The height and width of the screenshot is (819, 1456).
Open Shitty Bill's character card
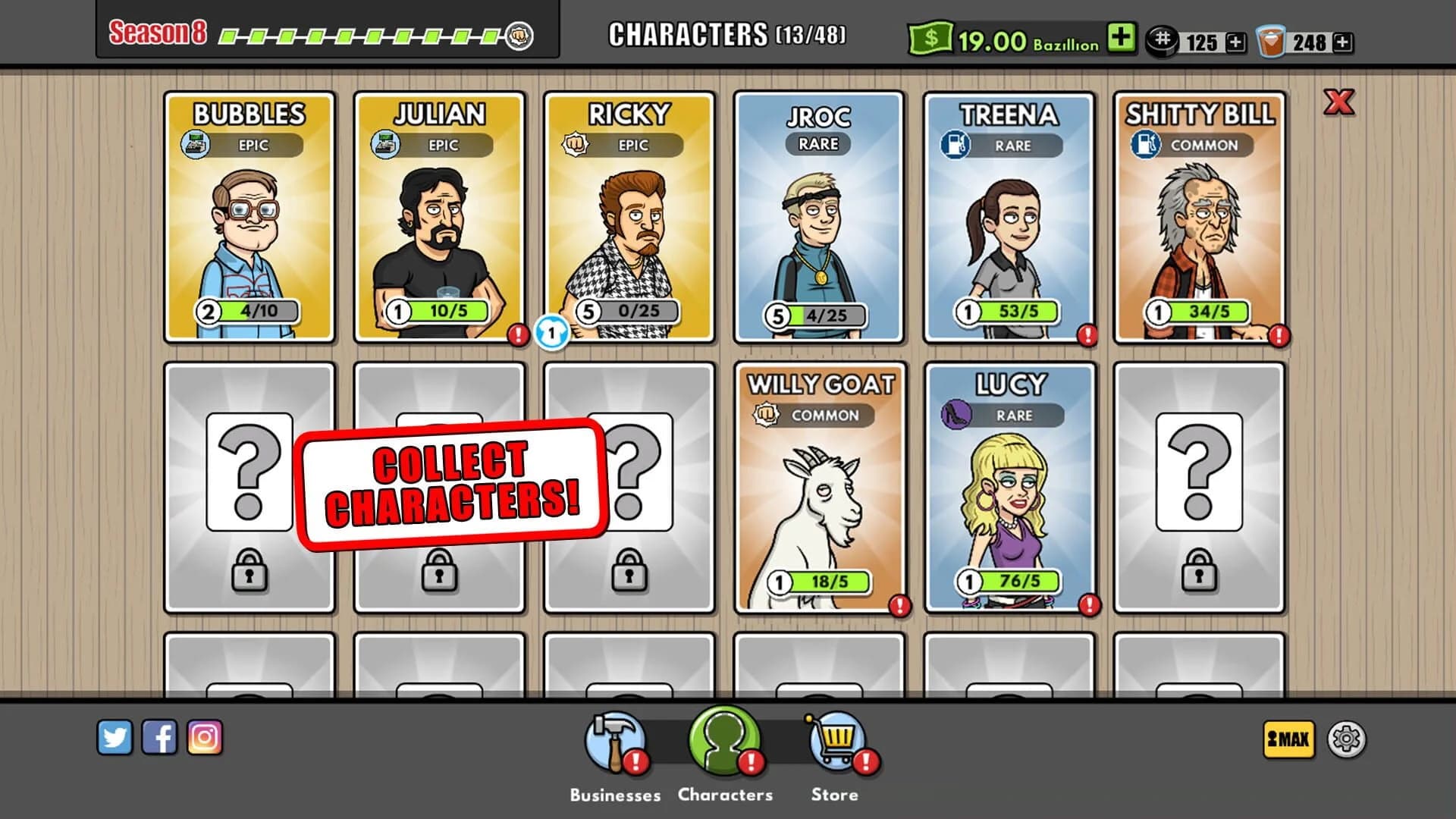pyautogui.click(x=1201, y=216)
